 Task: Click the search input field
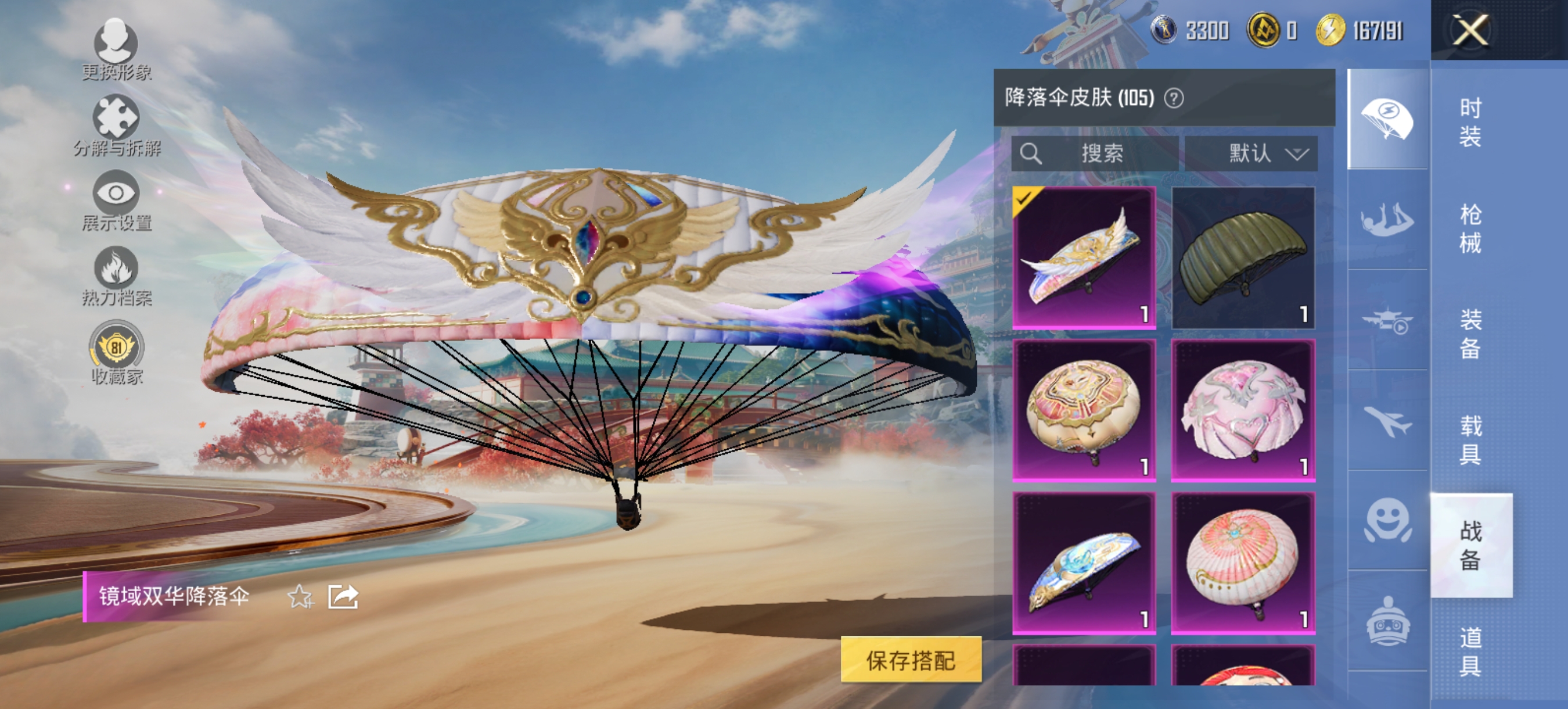click(x=1096, y=153)
